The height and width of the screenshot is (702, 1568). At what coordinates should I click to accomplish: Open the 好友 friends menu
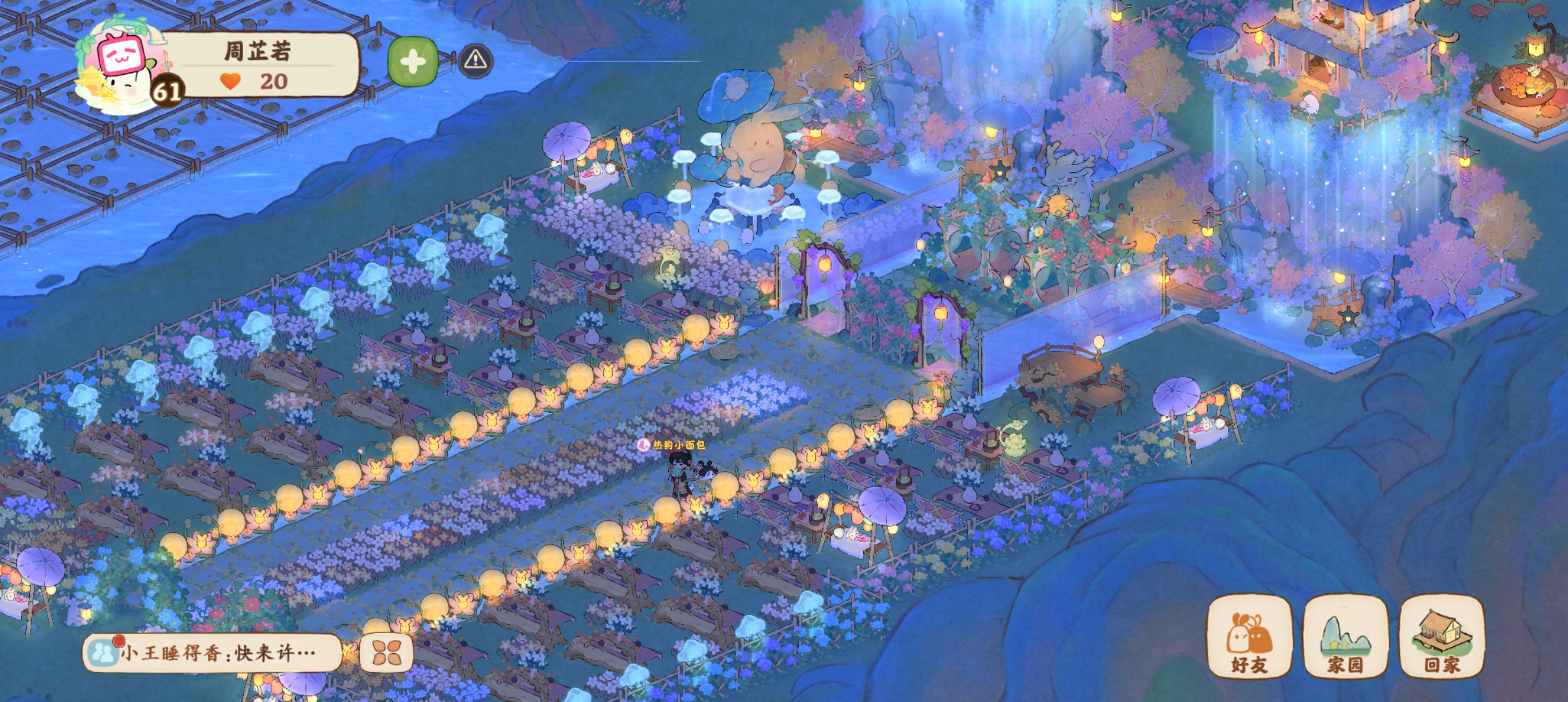click(1249, 637)
